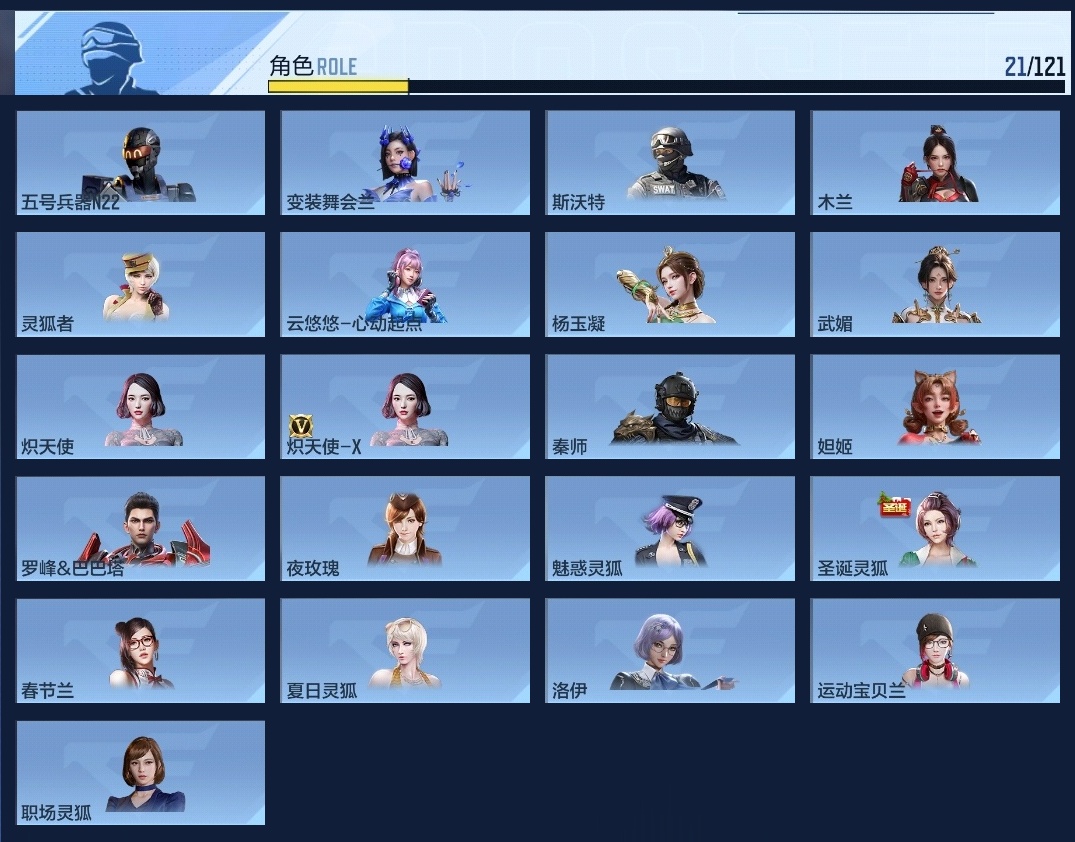This screenshot has width=1075, height=842.
Task: Select the 圣诞灵狐 Christmas character
Action: coord(935,528)
